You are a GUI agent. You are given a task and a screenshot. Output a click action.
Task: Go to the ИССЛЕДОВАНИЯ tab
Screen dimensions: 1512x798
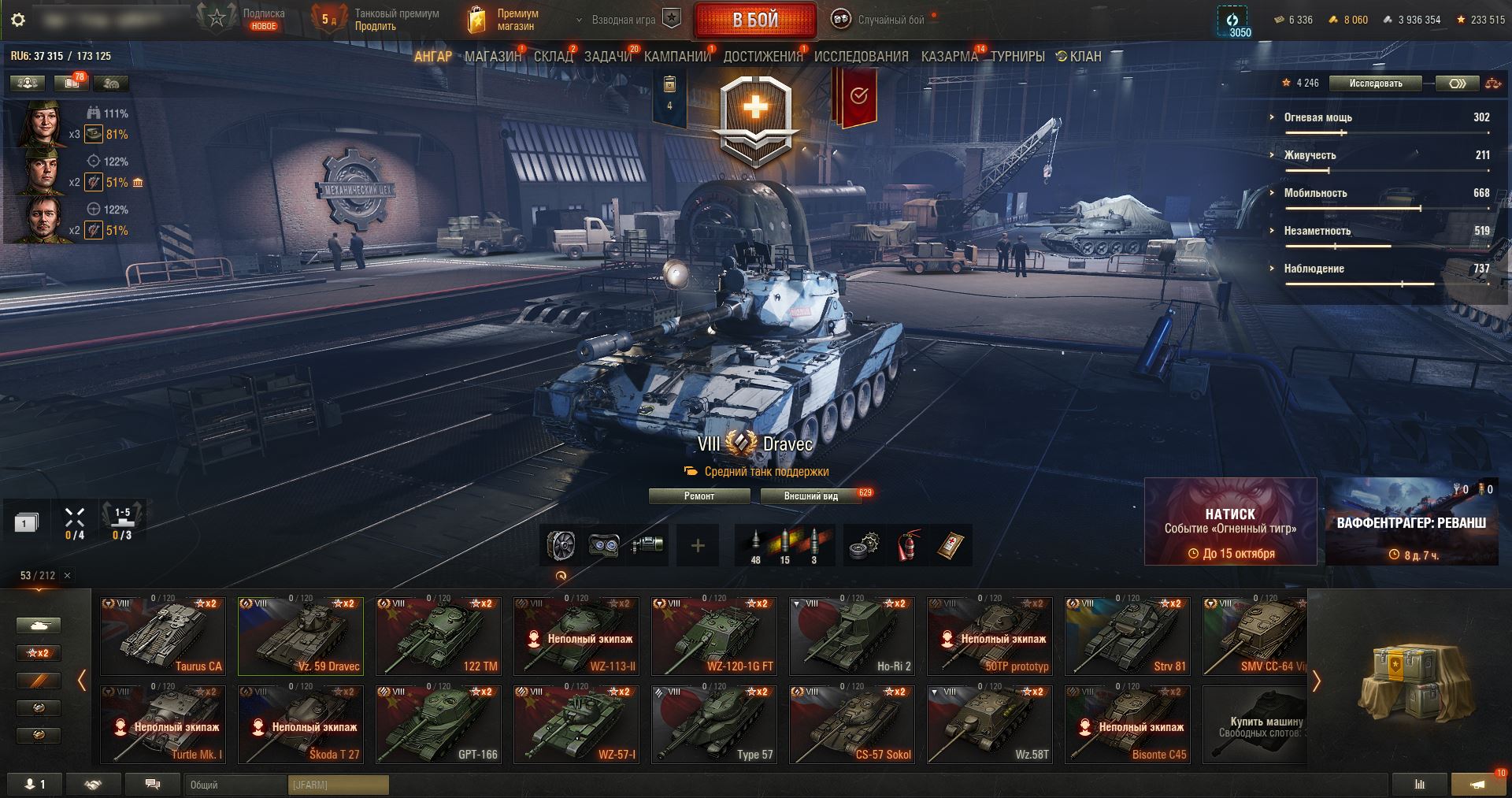[861, 57]
